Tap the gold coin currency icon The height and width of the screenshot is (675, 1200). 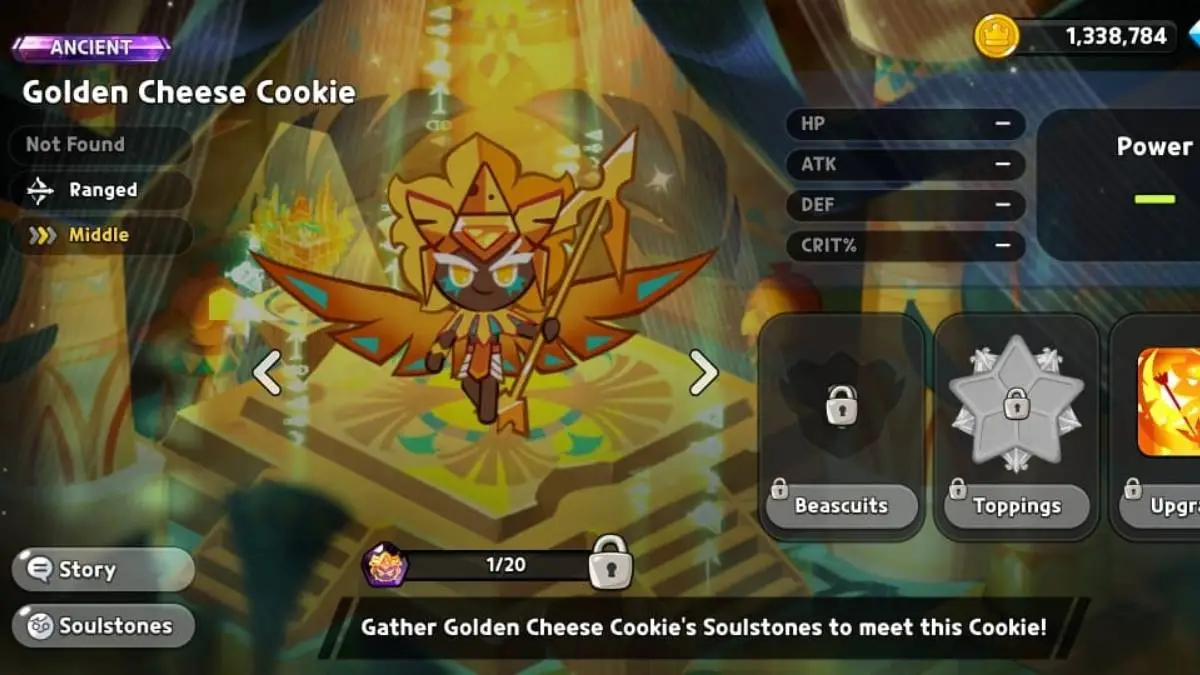(996, 37)
